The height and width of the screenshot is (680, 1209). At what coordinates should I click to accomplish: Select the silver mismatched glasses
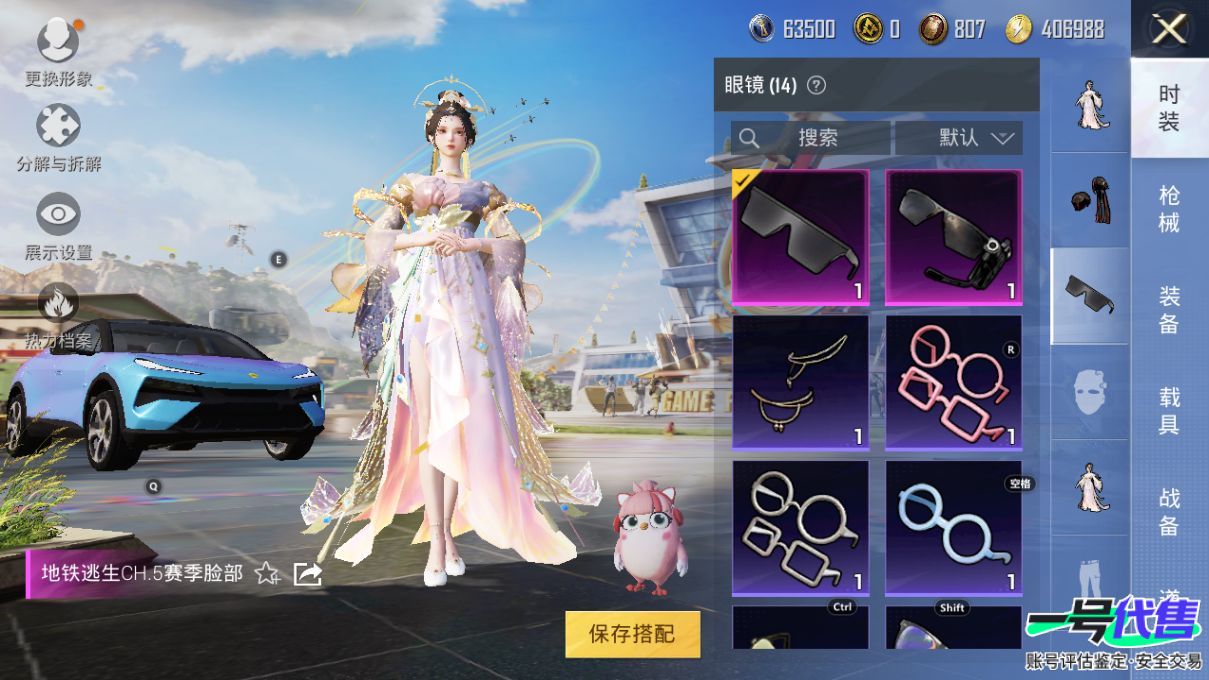point(800,527)
